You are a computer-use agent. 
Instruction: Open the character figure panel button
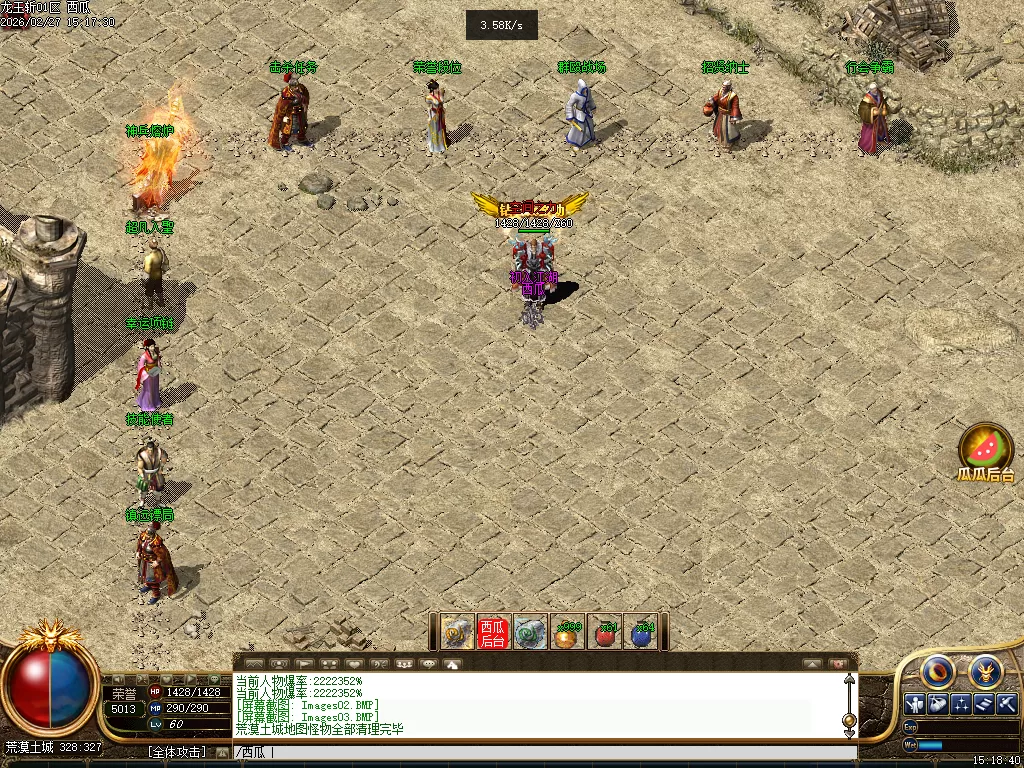pyautogui.click(x=914, y=704)
